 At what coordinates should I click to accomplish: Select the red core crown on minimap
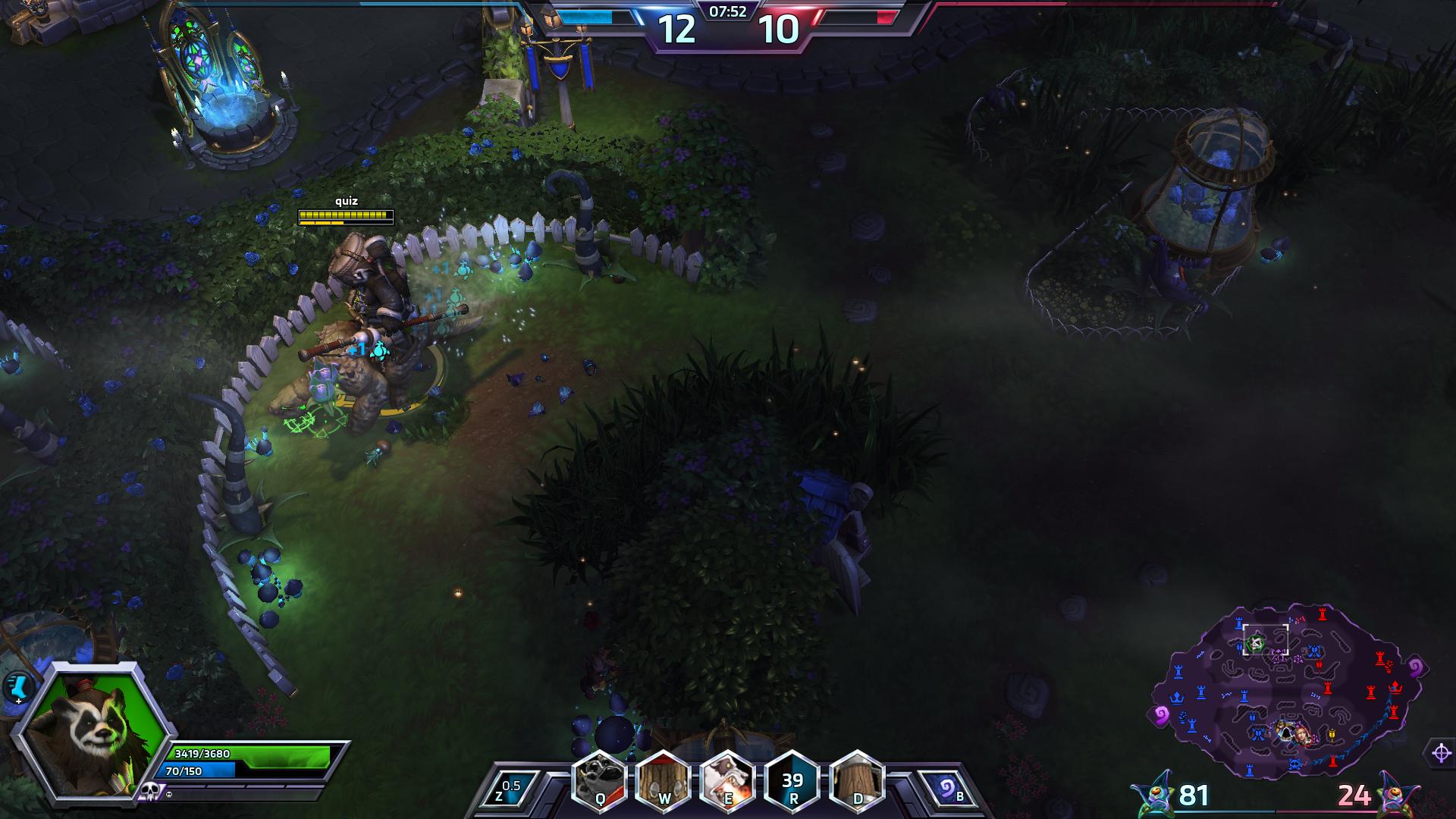click(x=1395, y=687)
